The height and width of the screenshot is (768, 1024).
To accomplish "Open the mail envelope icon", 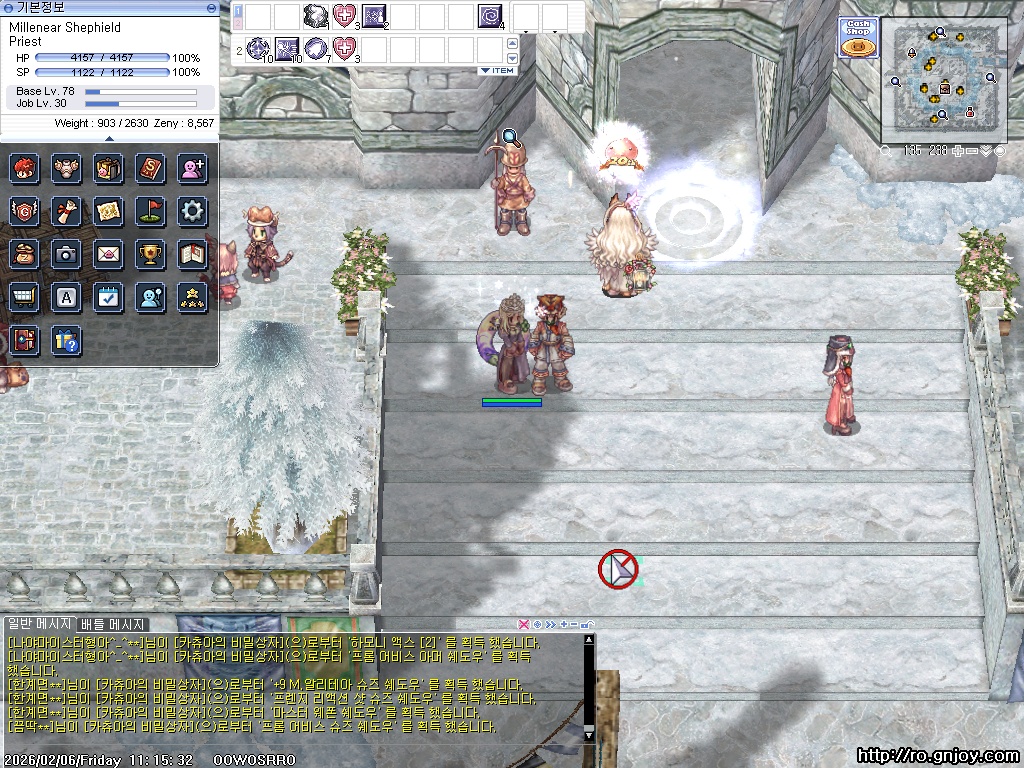I will click(x=108, y=254).
